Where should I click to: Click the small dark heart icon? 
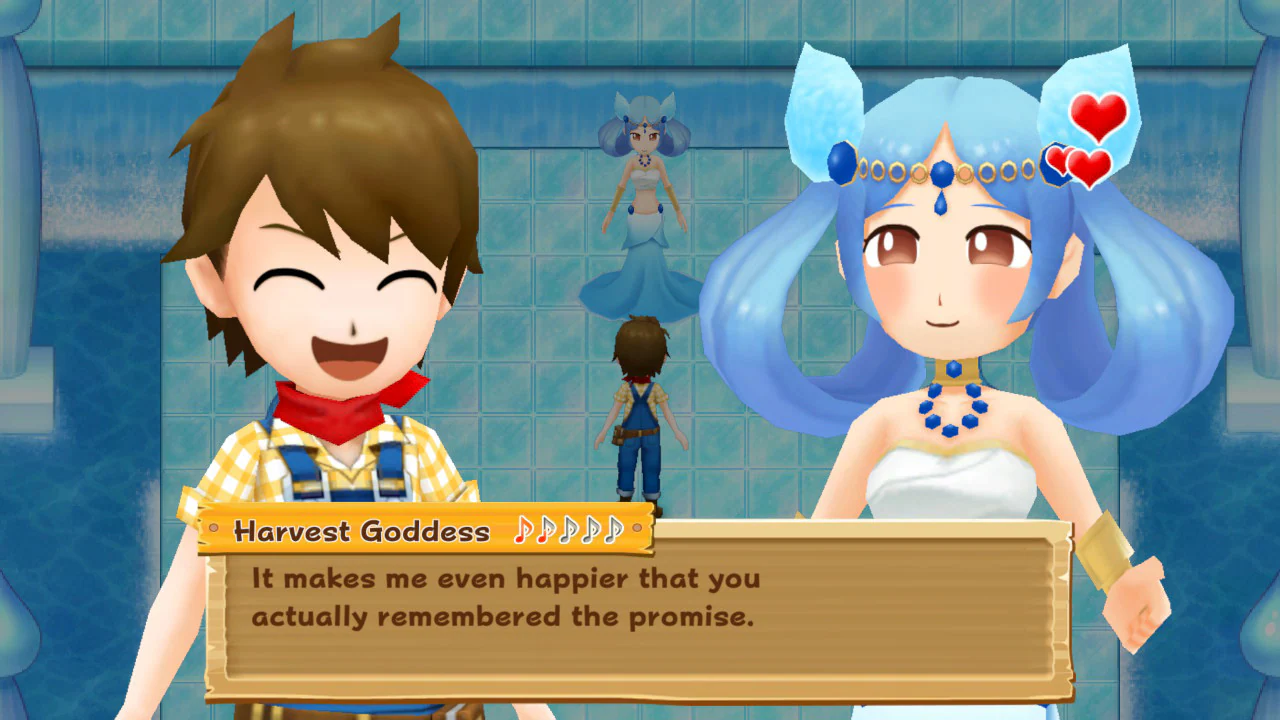click(1056, 158)
